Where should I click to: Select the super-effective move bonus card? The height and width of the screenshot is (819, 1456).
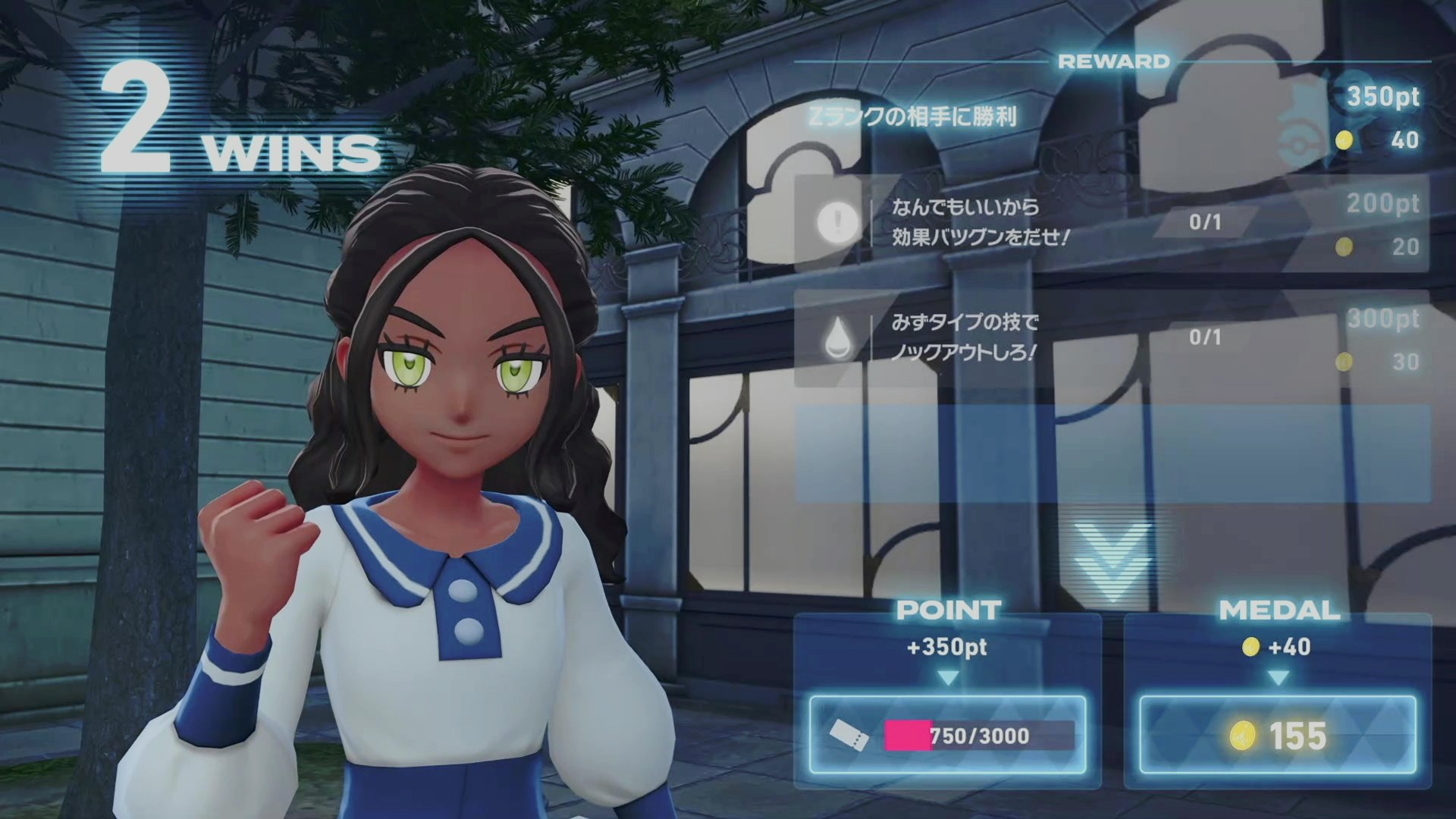(x=1111, y=223)
